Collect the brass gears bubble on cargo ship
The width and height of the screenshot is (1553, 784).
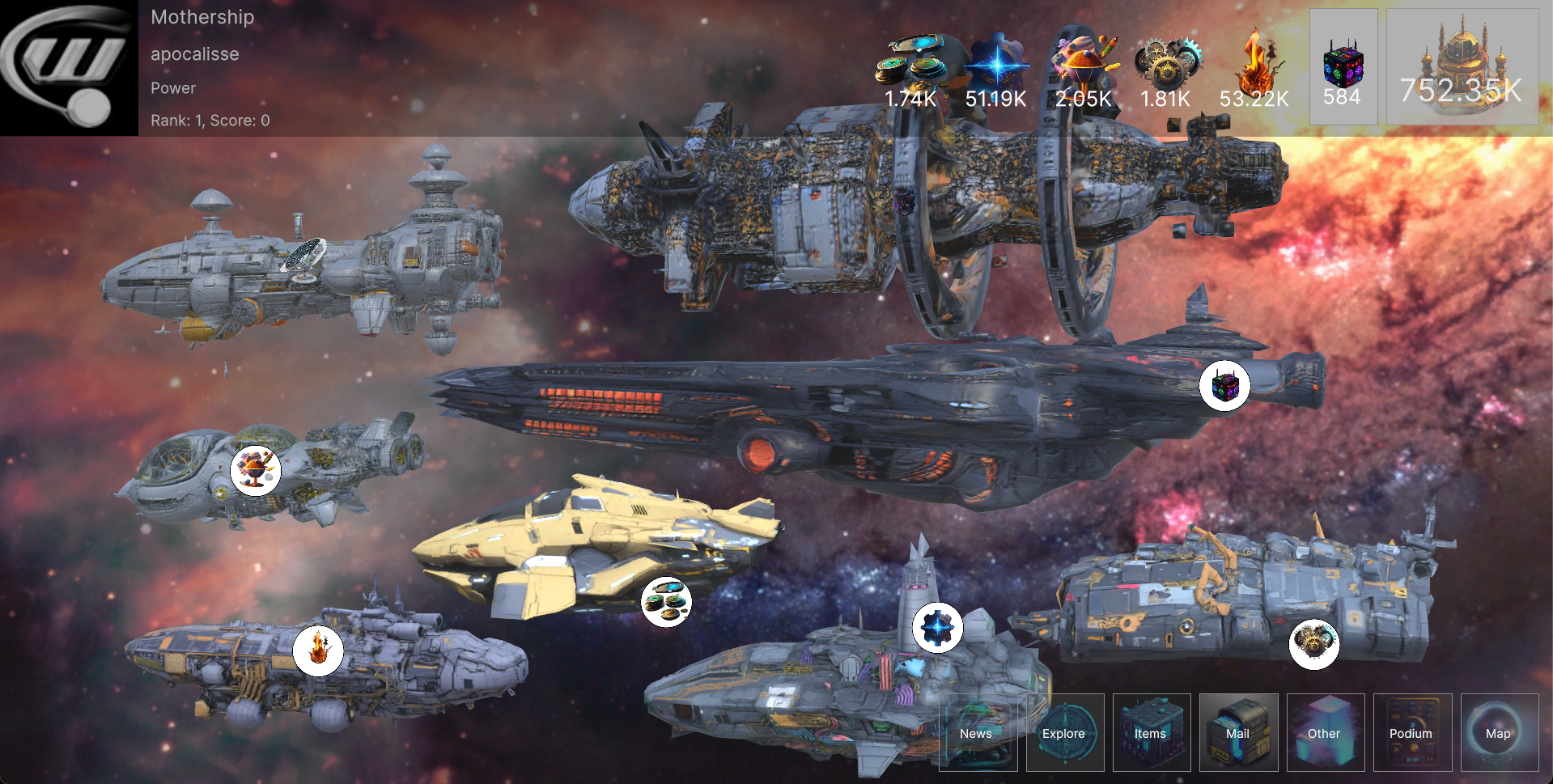1313,644
